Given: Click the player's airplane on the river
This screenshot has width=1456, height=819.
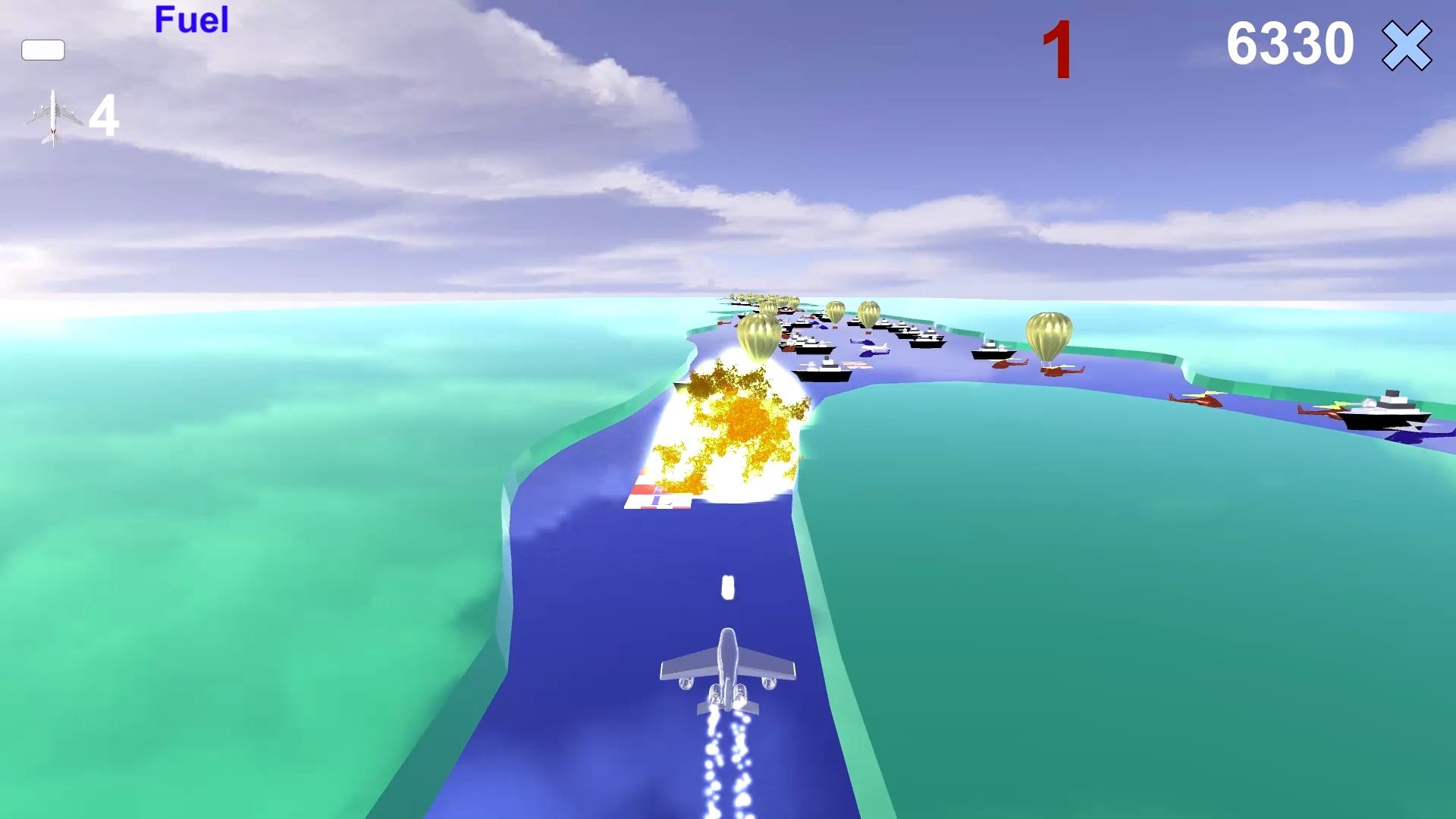Looking at the screenshot, I should tap(728, 664).
